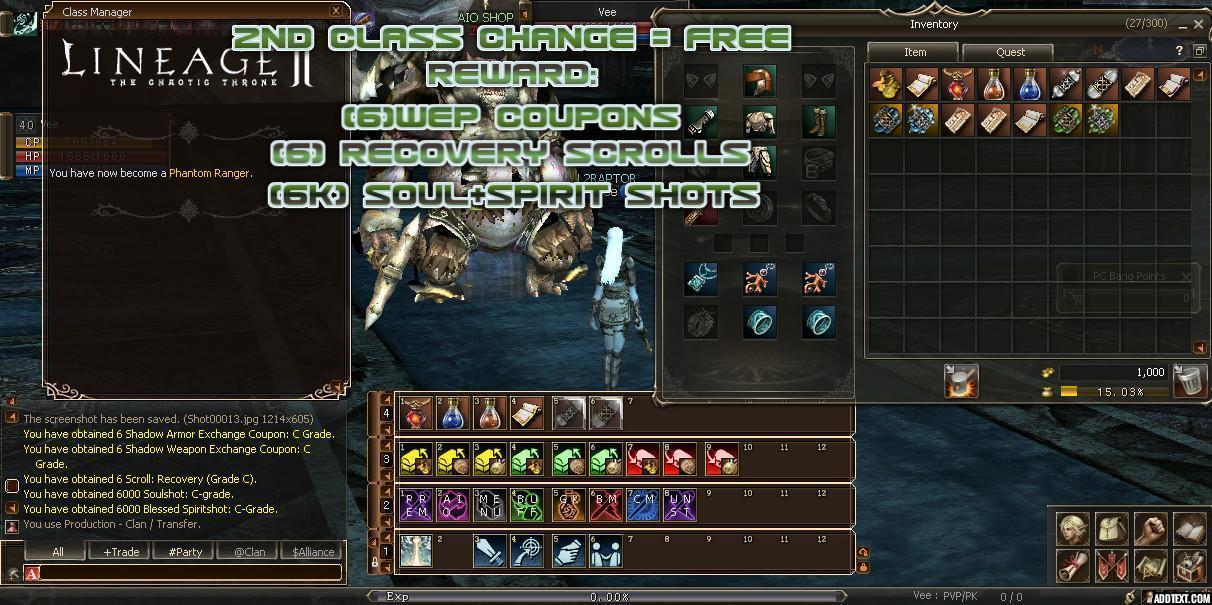The width and height of the screenshot is (1212, 605).
Task: Switch to the $Alliance chat tab
Action: (313, 552)
